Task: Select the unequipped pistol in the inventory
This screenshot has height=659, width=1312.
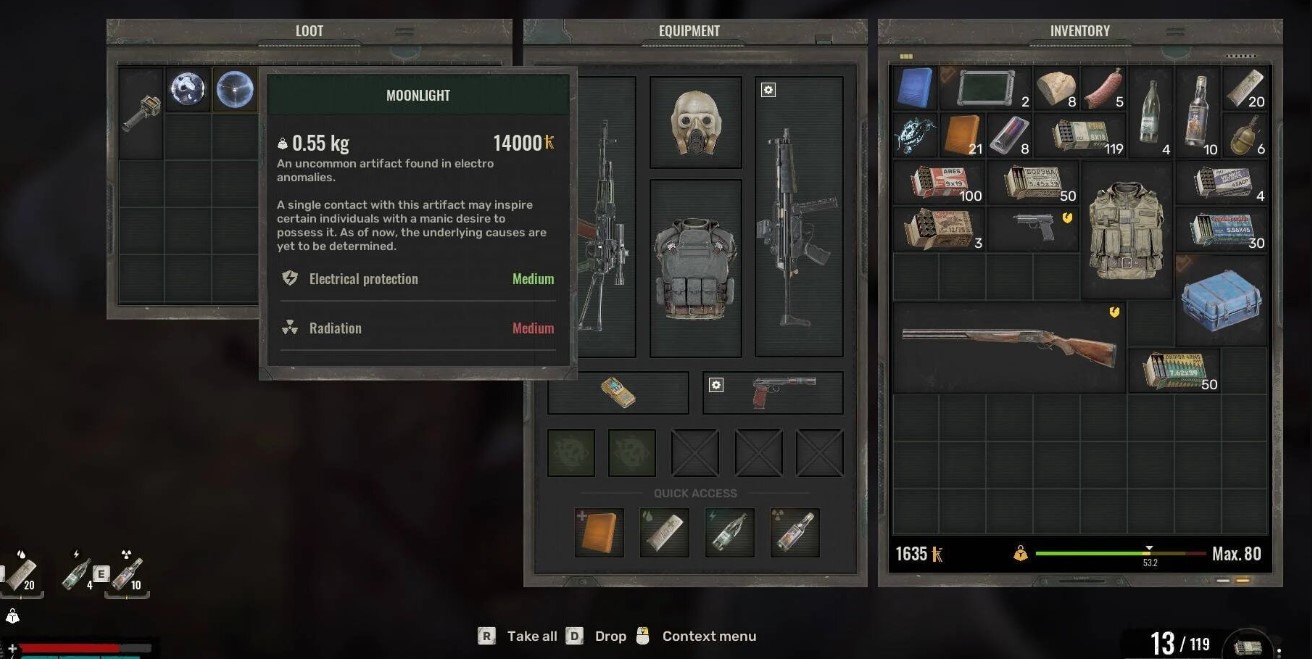Action: (x=1034, y=228)
